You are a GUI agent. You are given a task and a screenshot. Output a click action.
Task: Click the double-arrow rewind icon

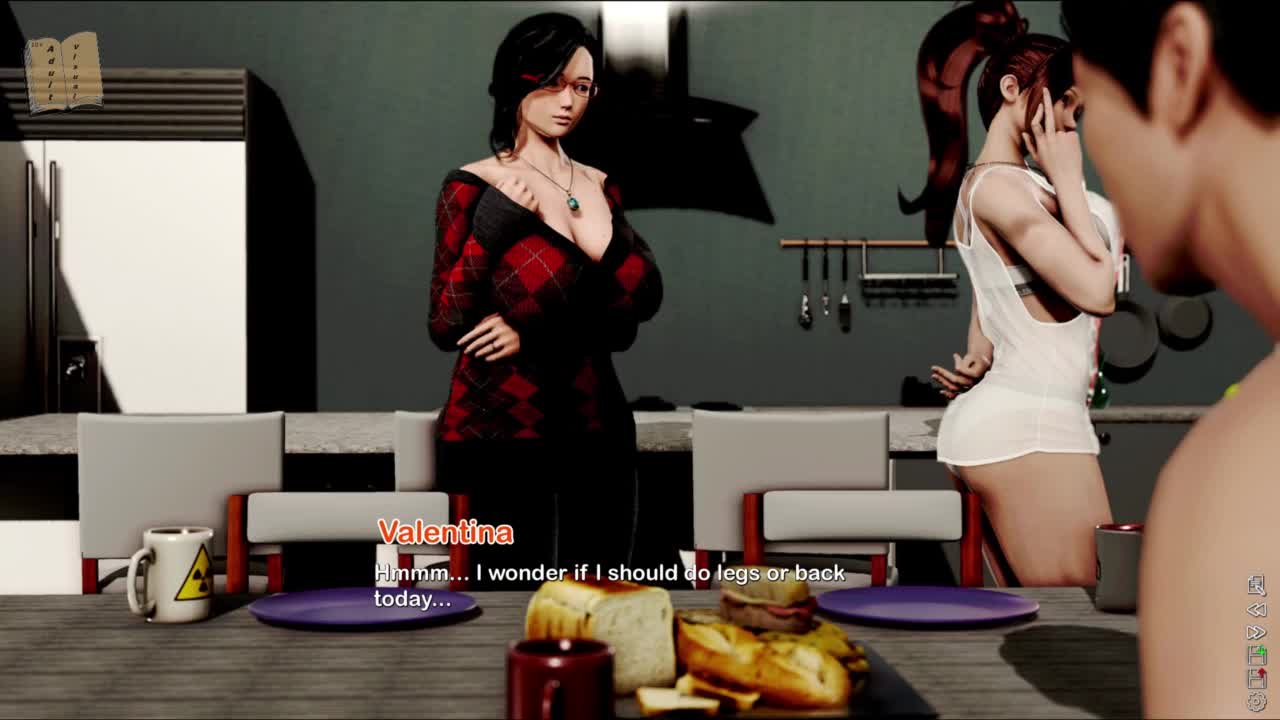tap(1257, 609)
